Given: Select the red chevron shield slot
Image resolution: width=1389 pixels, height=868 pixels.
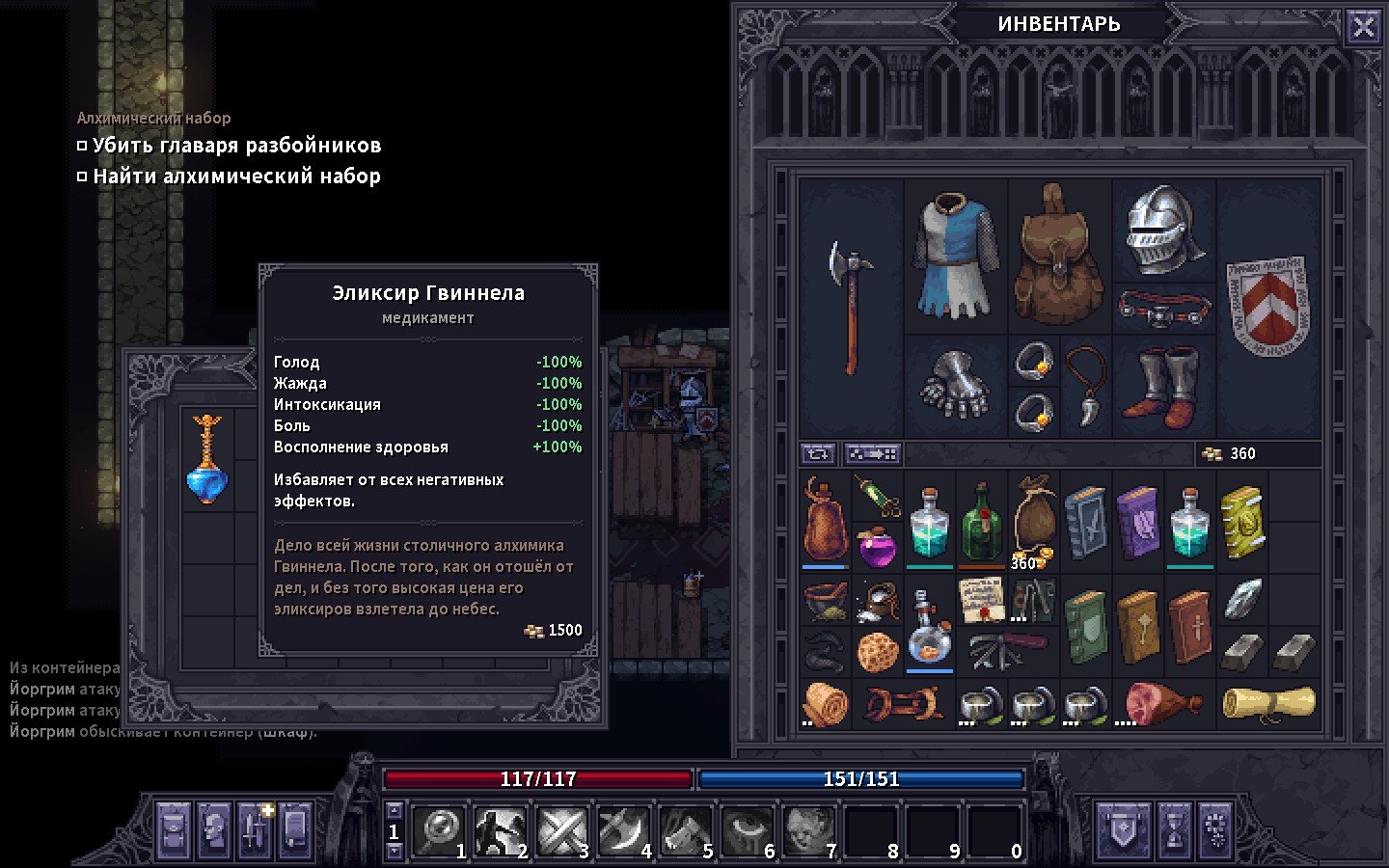Looking at the screenshot, I should pos(1267,305).
